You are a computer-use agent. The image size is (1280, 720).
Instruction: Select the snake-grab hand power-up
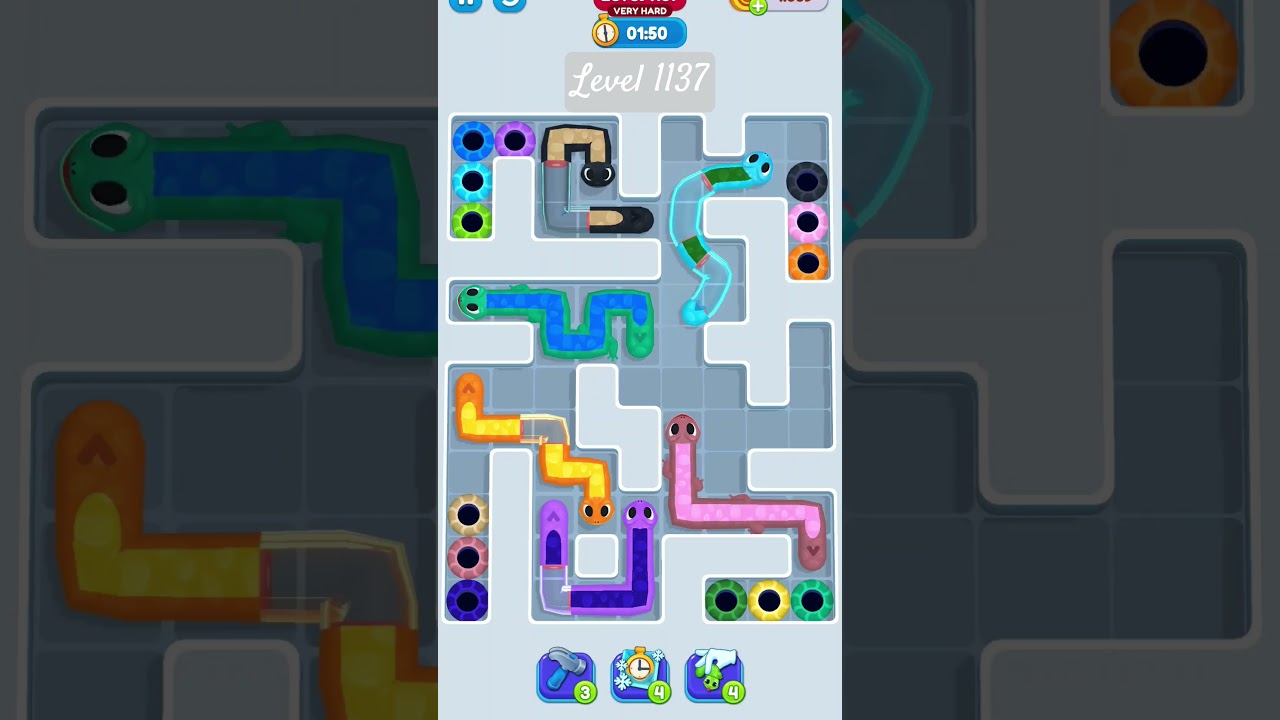[715, 675]
